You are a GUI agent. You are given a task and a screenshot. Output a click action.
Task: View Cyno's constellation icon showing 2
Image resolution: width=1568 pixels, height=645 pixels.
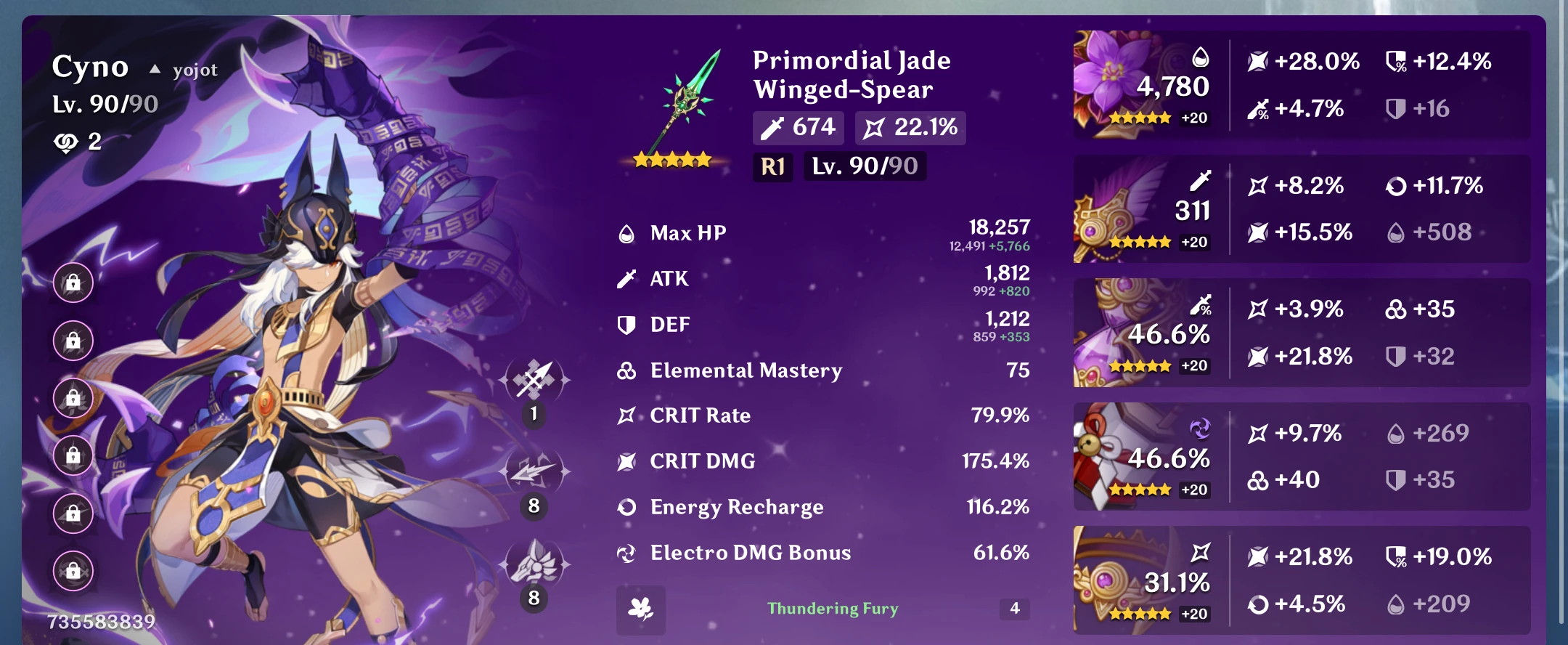pyautogui.click(x=65, y=142)
